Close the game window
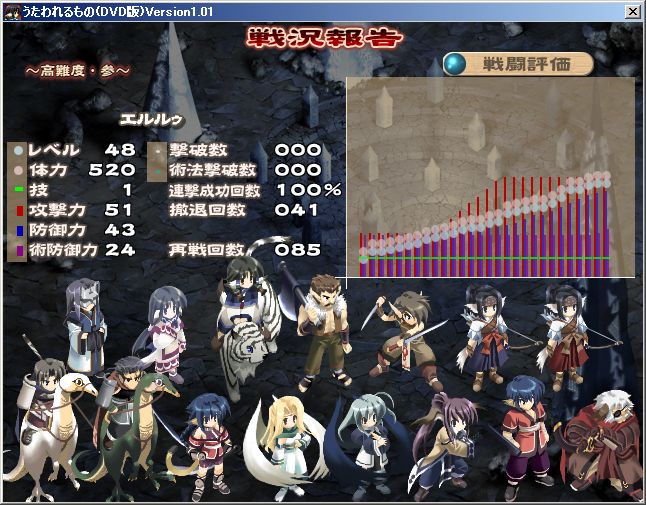The image size is (646, 505). coord(632,12)
